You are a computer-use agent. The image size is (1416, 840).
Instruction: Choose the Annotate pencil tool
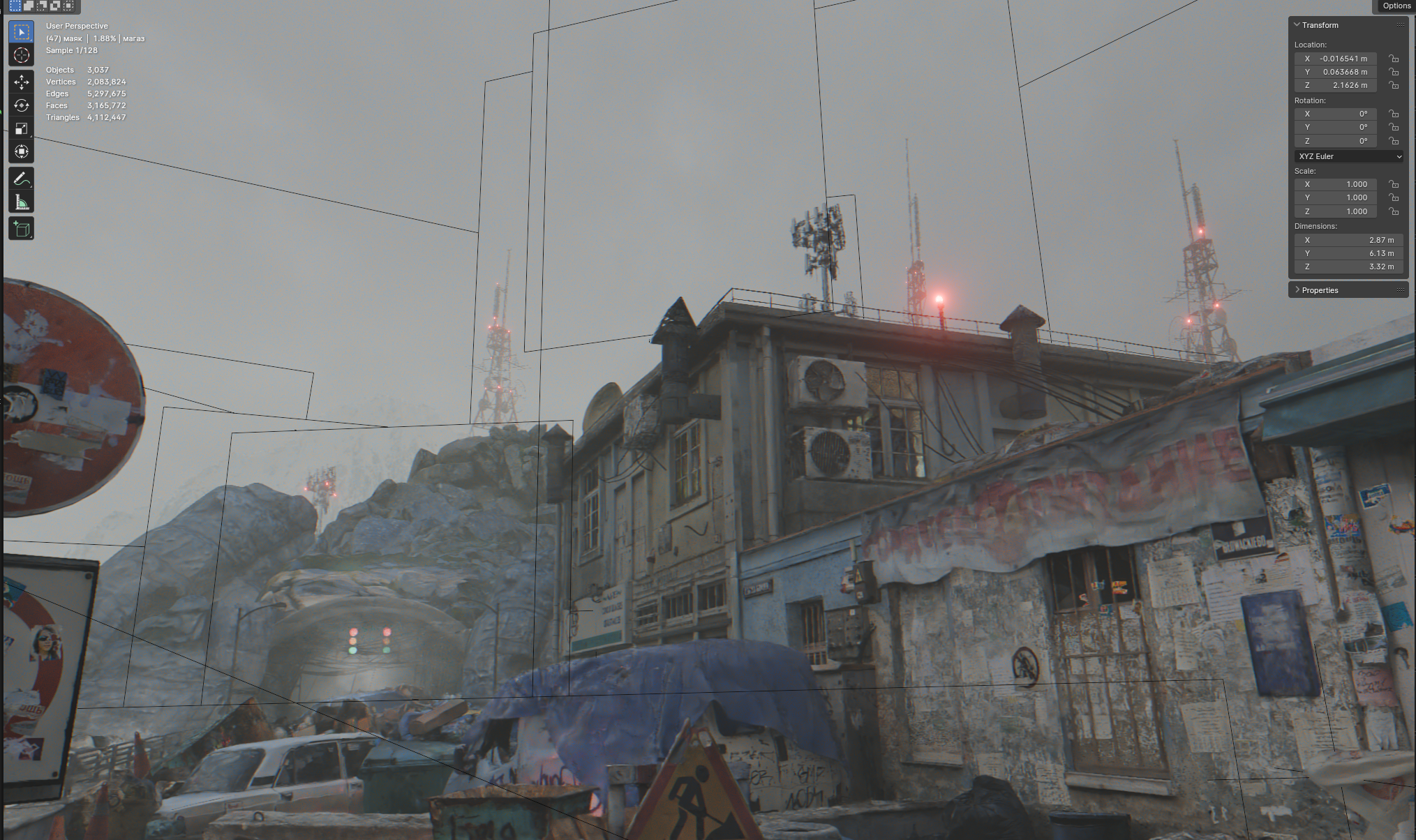[x=21, y=179]
